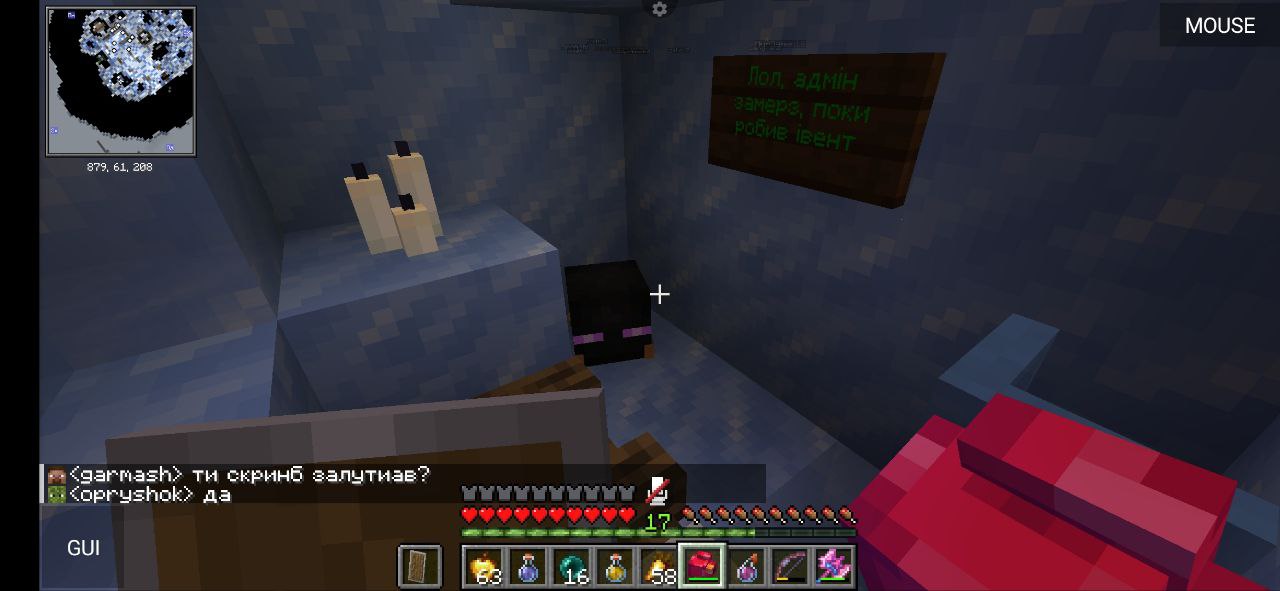Choose the pink splash potion slot
Screen dimensions: 1280x591
[x=746, y=567]
